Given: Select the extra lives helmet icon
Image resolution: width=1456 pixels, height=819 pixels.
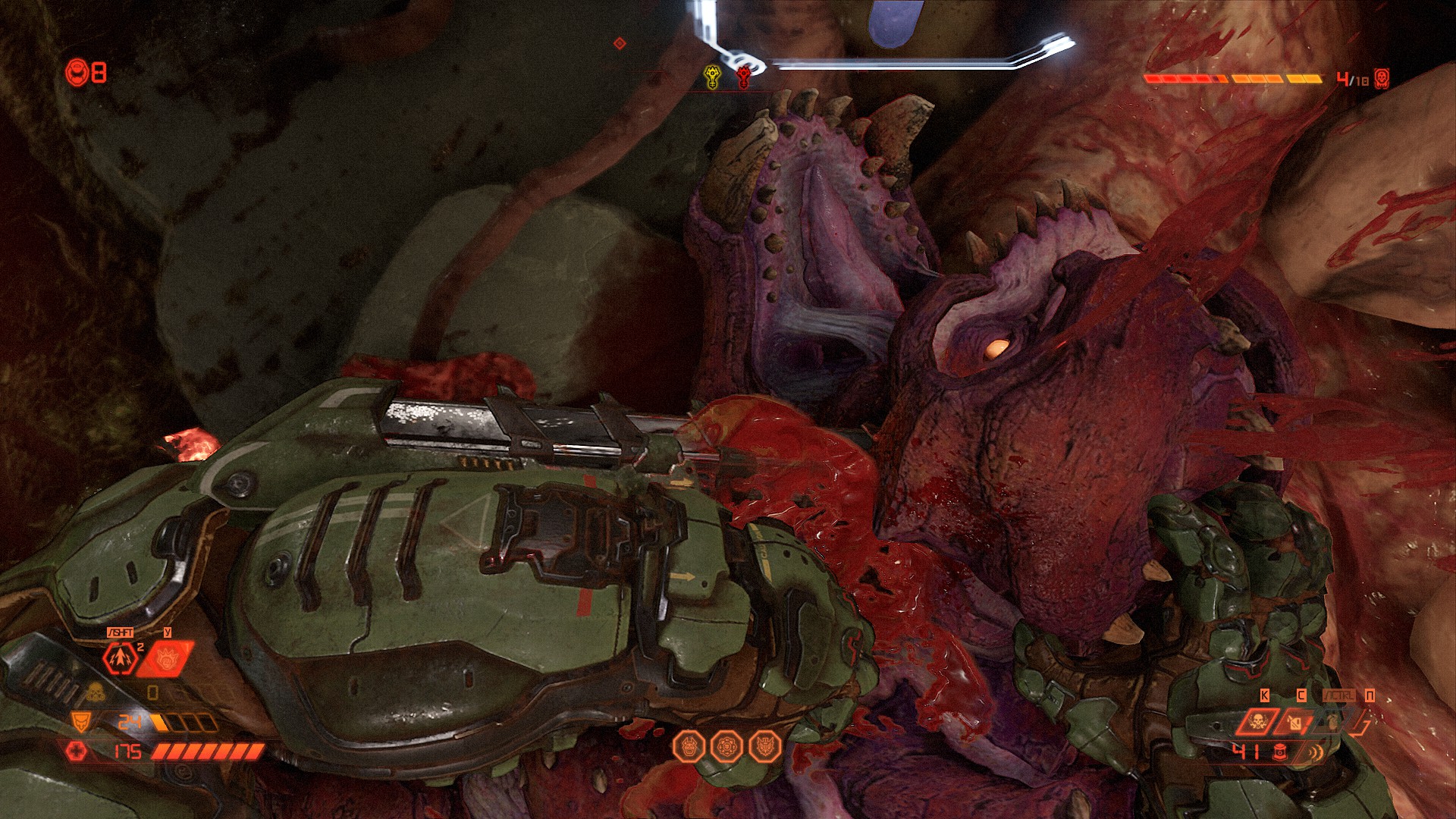Looking at the screenshot, I should [x=77, y=73].
